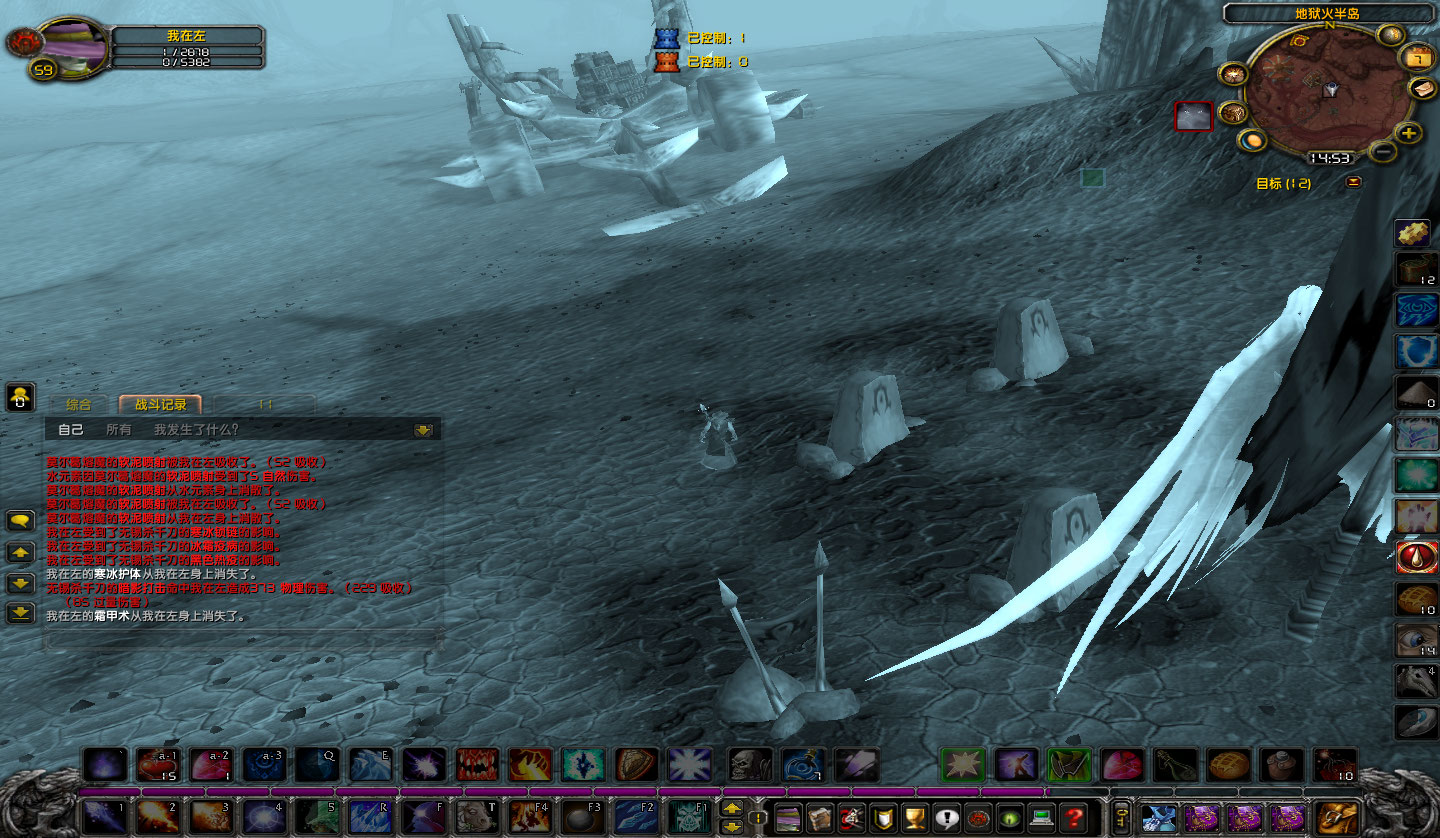This screenshot has height=838, width=1440.
Task: Select the PvP battleground icon on minimap edge
Action: point(1234,74)
